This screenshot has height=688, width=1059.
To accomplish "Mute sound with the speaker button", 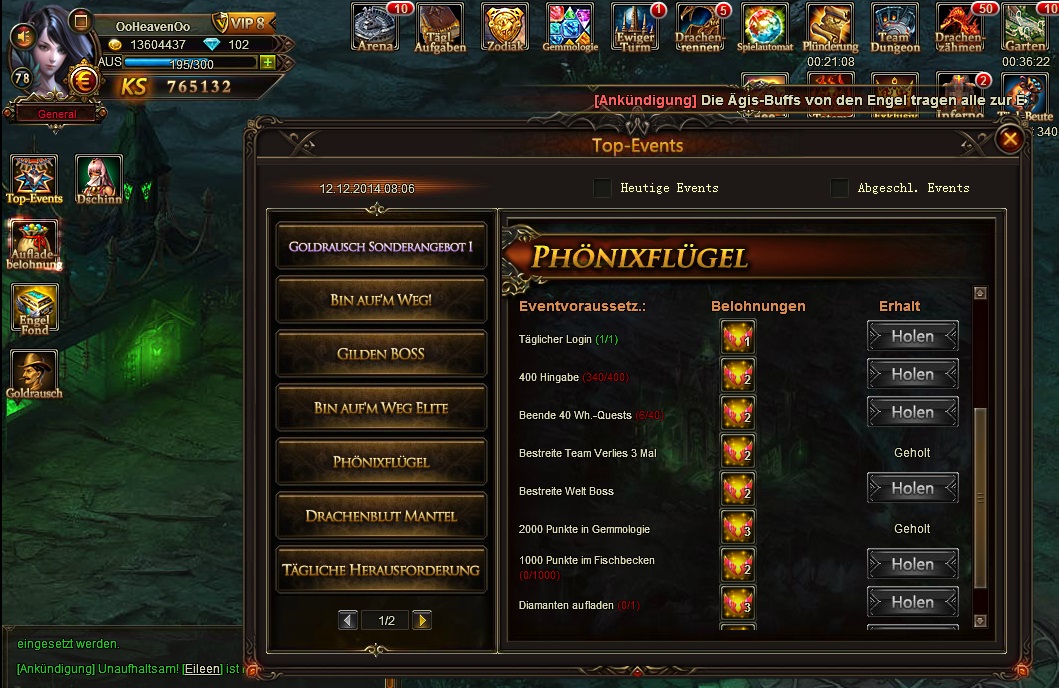I will click(x=22, y=37).
